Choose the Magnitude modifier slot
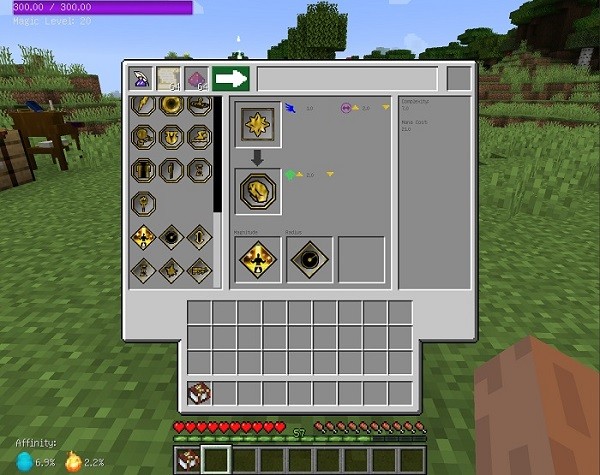Image resolution: width=600 pixels, height=475 pixels. point(258,259)
